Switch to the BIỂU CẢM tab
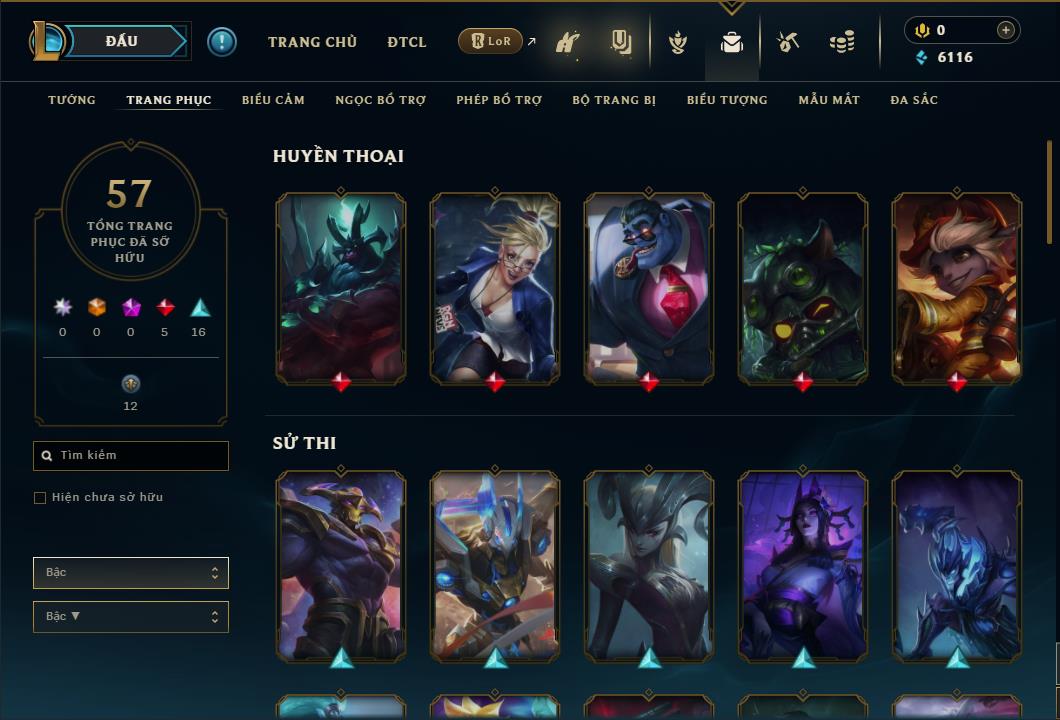The height and width of the screenshot is (720, 1060). pyautogui.click(x=273, y=100)
